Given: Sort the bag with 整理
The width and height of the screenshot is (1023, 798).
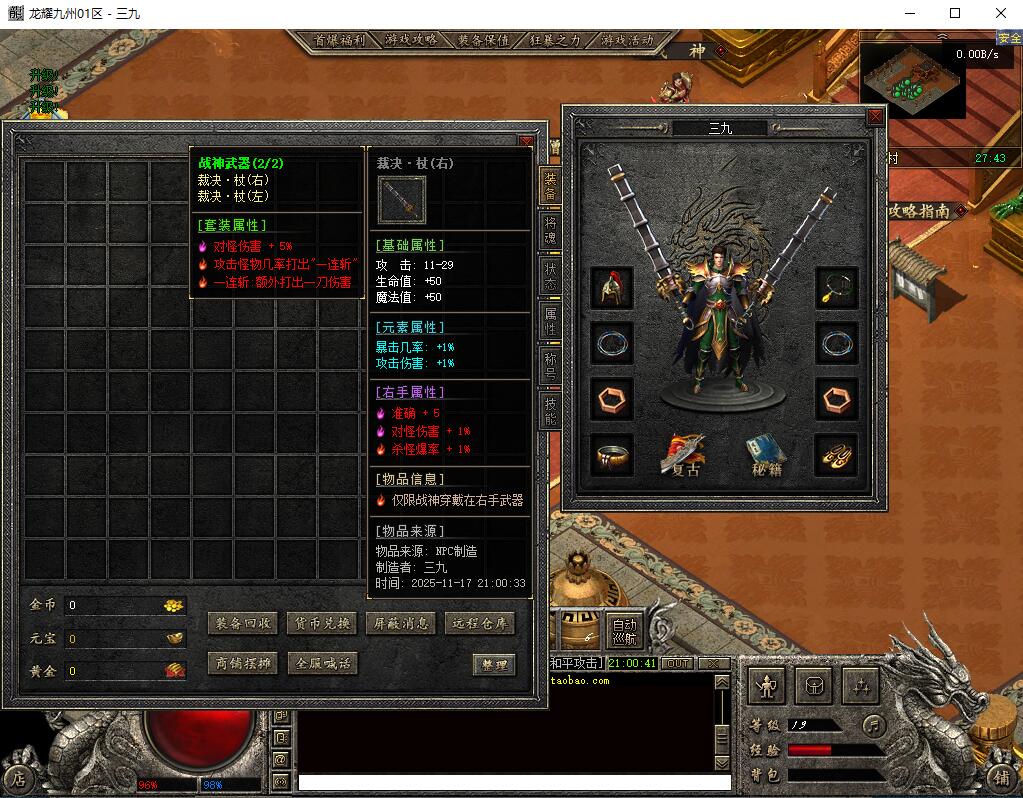Looking at the screenshot, I should (494, 664).
